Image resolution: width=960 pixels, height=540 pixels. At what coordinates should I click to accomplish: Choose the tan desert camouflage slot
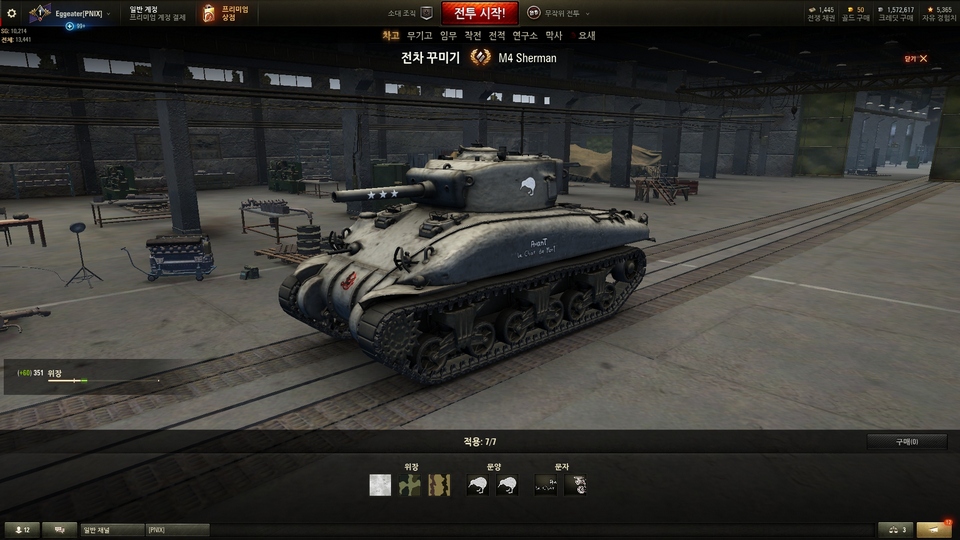[439, 485]
